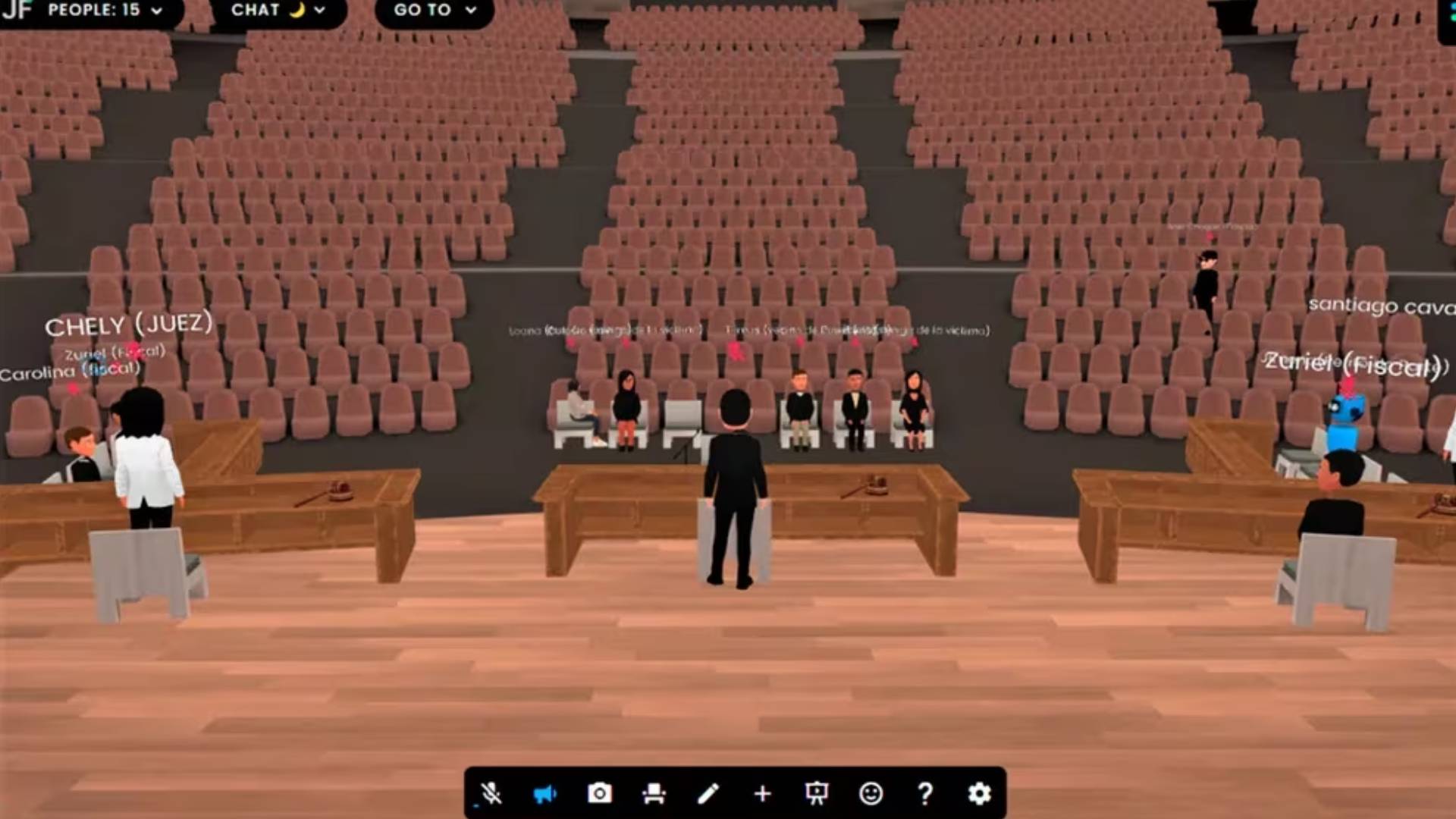This screenshot has width=1456, height=819.
Task: Expand the PEOPLE: 15 dropdown chevron
Action: coord(155,11)
